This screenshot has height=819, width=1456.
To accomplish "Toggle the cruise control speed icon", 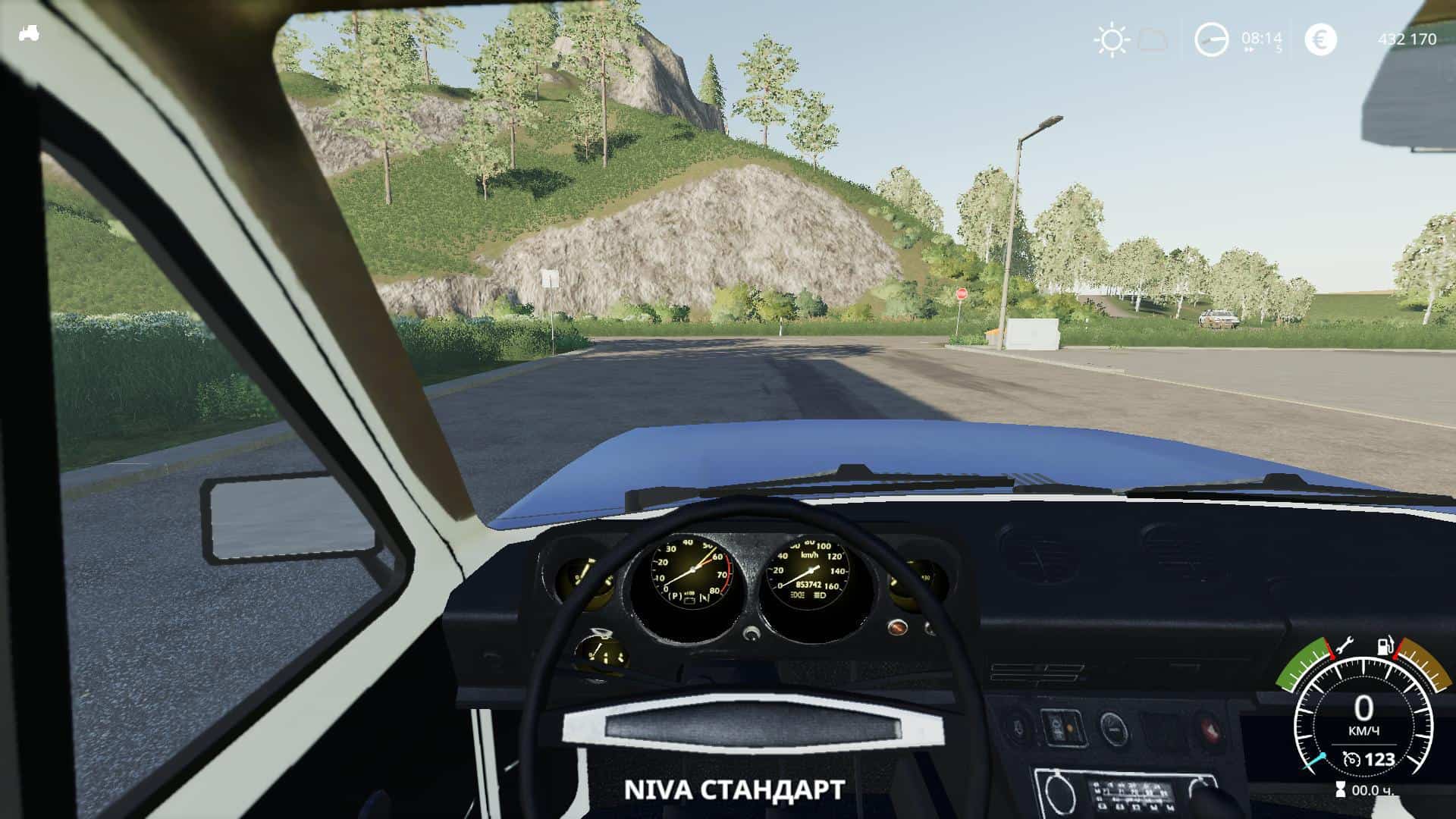I will pos(1351,759).
